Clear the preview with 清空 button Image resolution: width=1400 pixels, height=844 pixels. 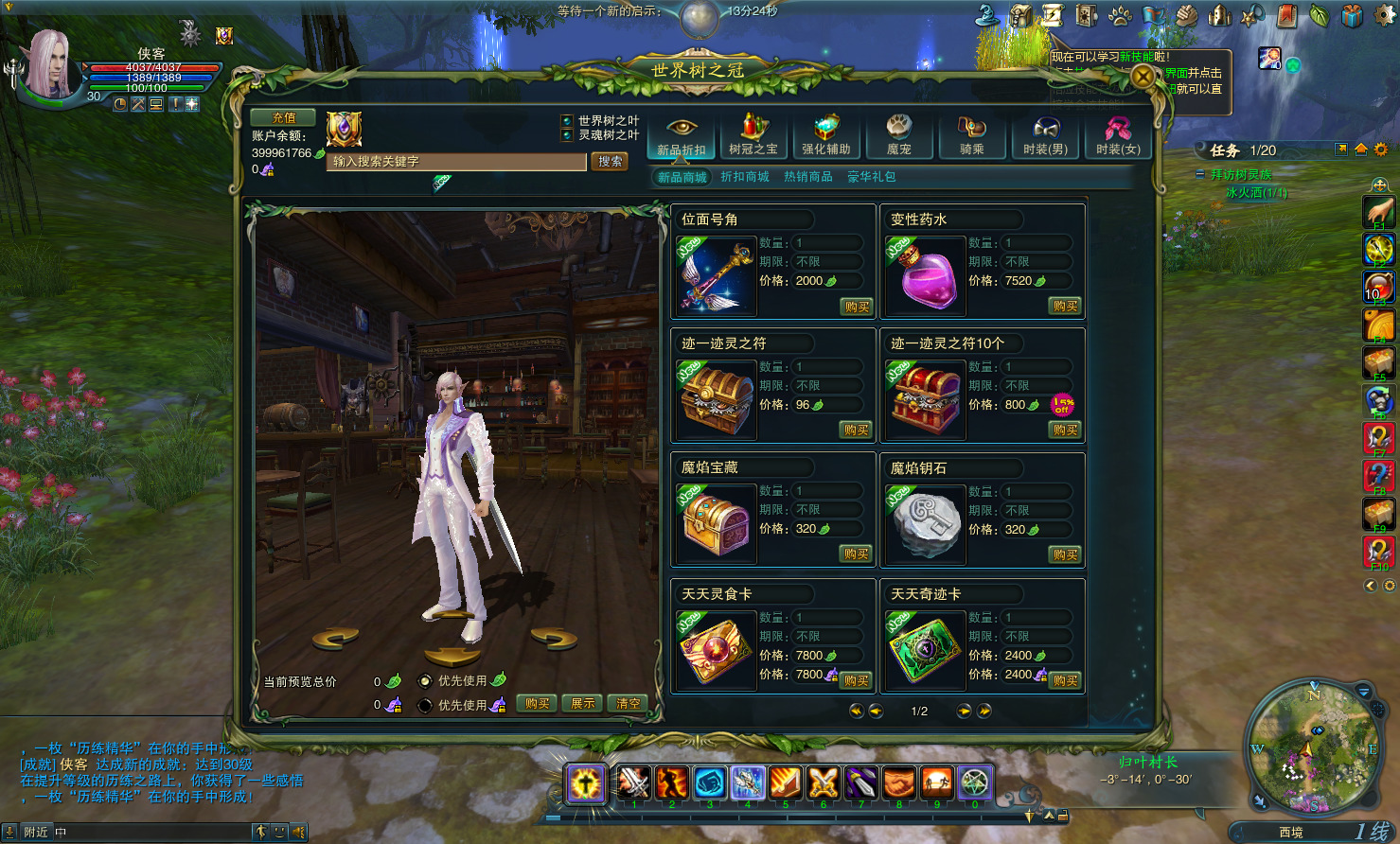tap(629, 704)
